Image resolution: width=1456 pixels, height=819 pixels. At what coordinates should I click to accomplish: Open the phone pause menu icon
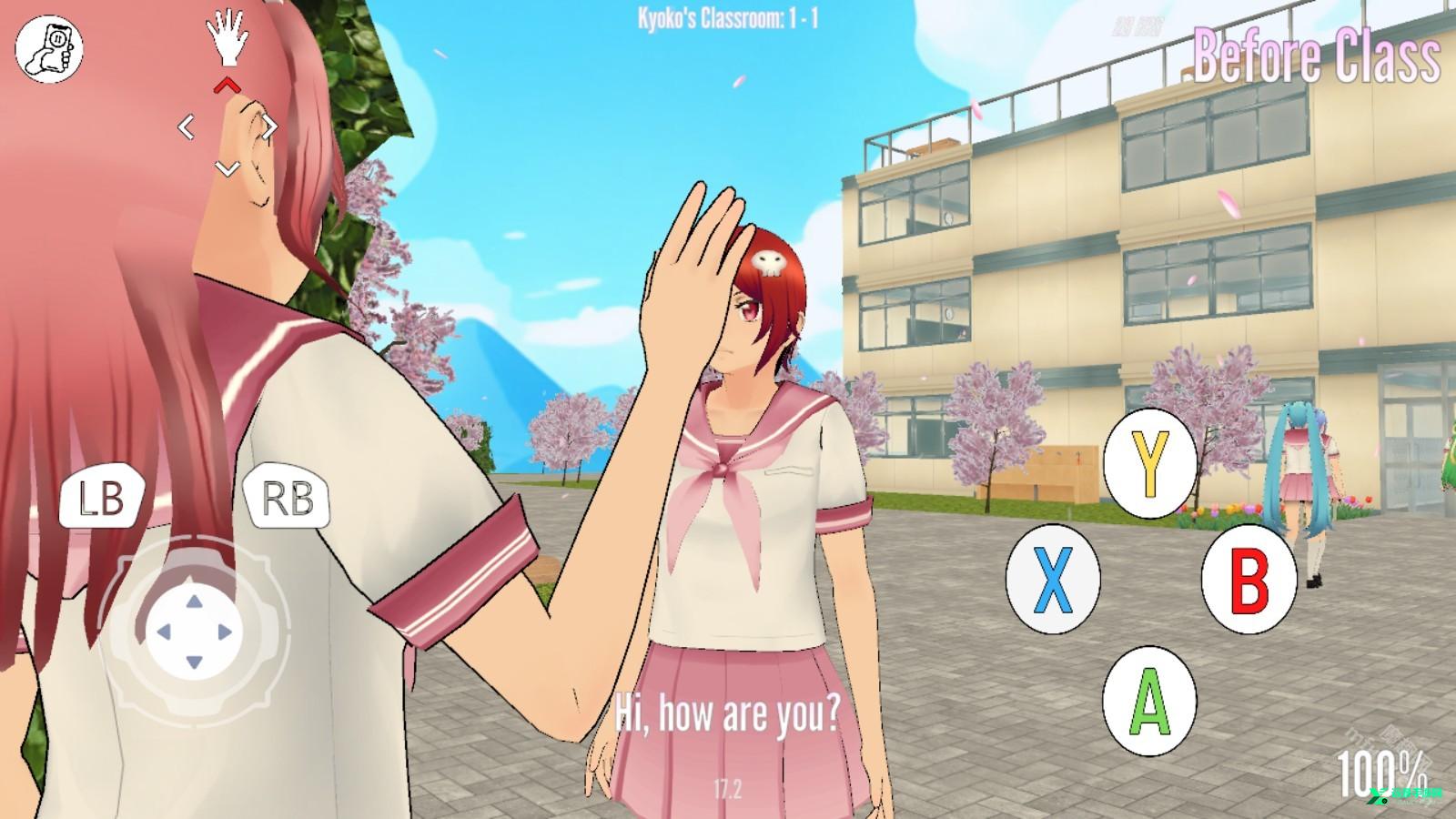pyautogui.click(x=49, y=49)
